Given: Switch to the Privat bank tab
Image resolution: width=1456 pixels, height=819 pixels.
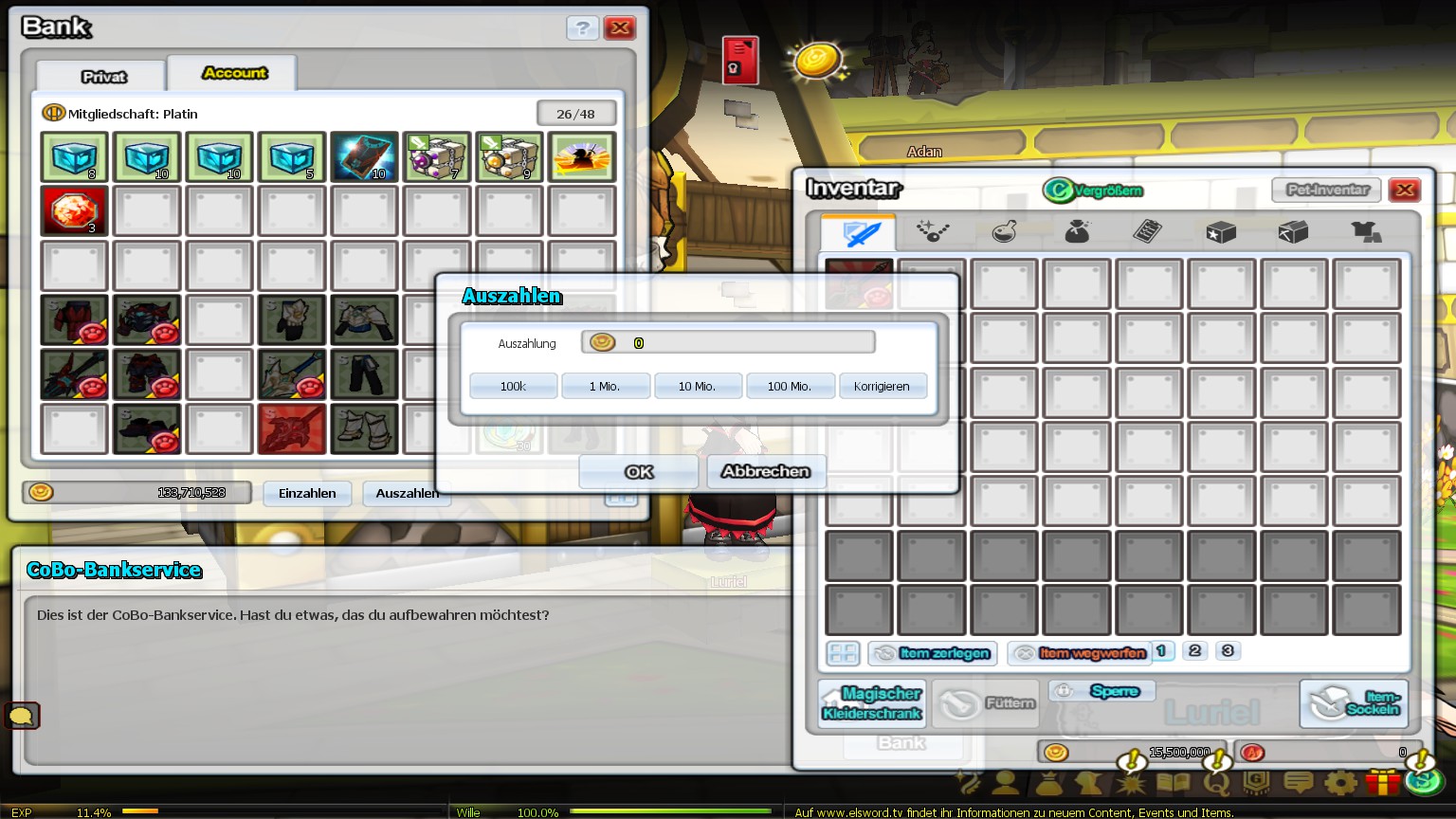Looking at the screenshot, I should tap(103, 76).
